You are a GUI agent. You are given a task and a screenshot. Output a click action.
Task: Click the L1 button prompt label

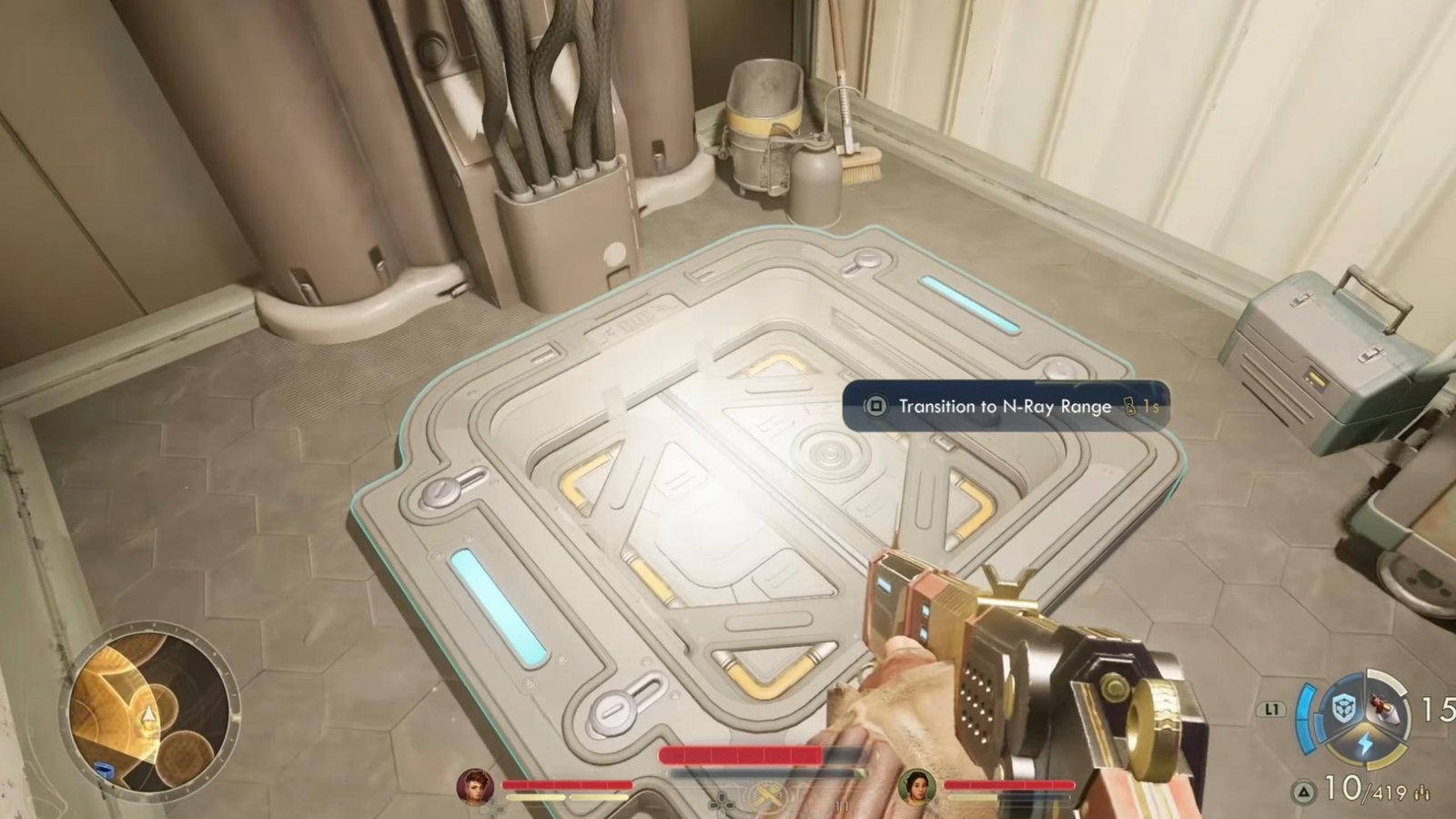point(1273,707)
